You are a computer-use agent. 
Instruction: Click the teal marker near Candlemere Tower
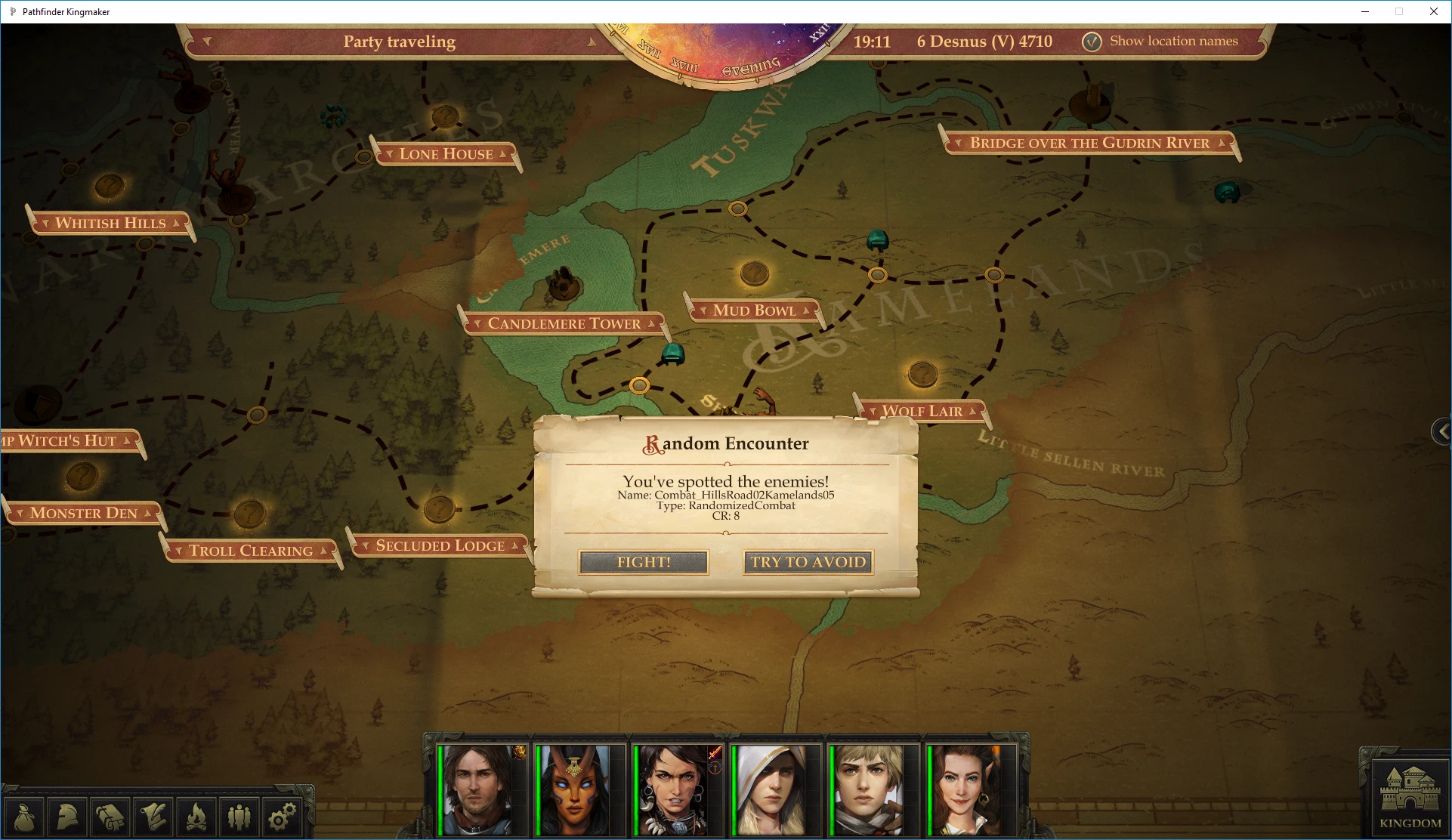pos(673,354)
